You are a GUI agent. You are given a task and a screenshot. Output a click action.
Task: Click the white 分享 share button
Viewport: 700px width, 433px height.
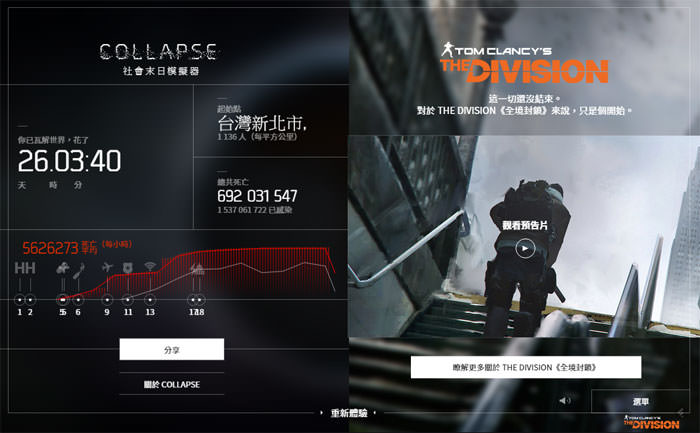pyautogui.click(x=171, y=348)
